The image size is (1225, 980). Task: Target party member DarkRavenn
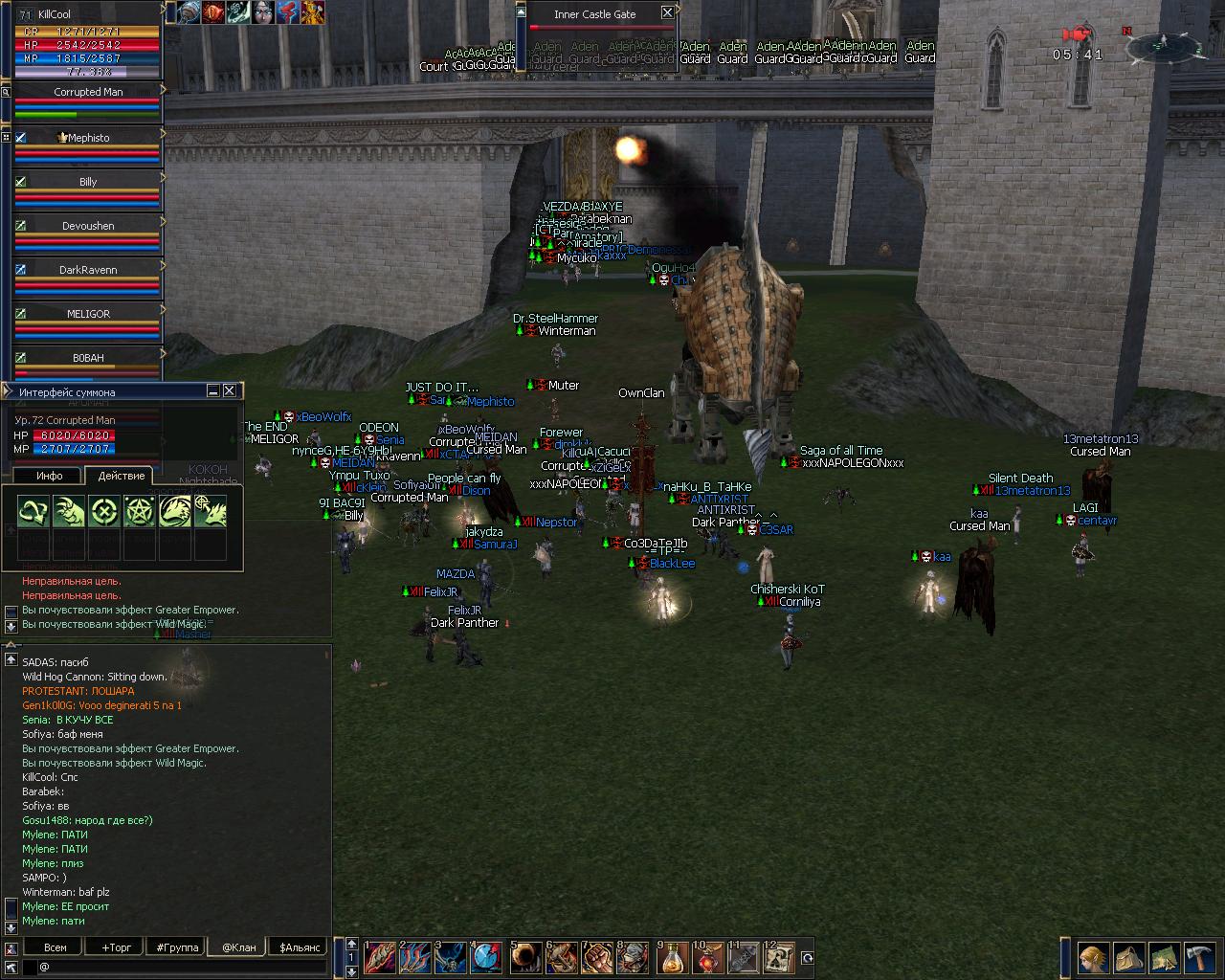click(88, 270)
